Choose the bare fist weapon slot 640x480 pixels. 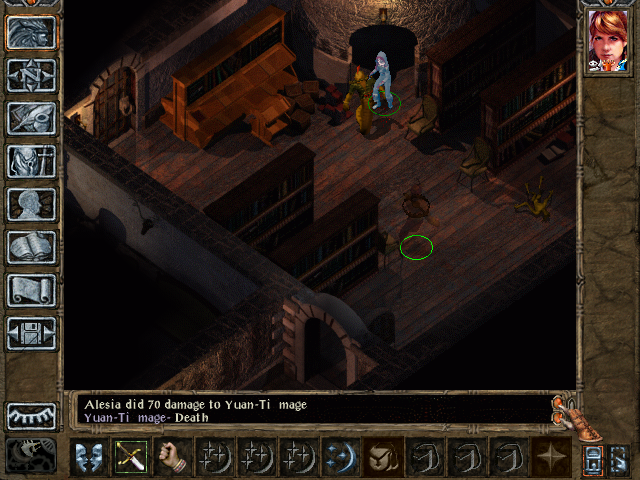pyautogui.click(x=172, y=456)
